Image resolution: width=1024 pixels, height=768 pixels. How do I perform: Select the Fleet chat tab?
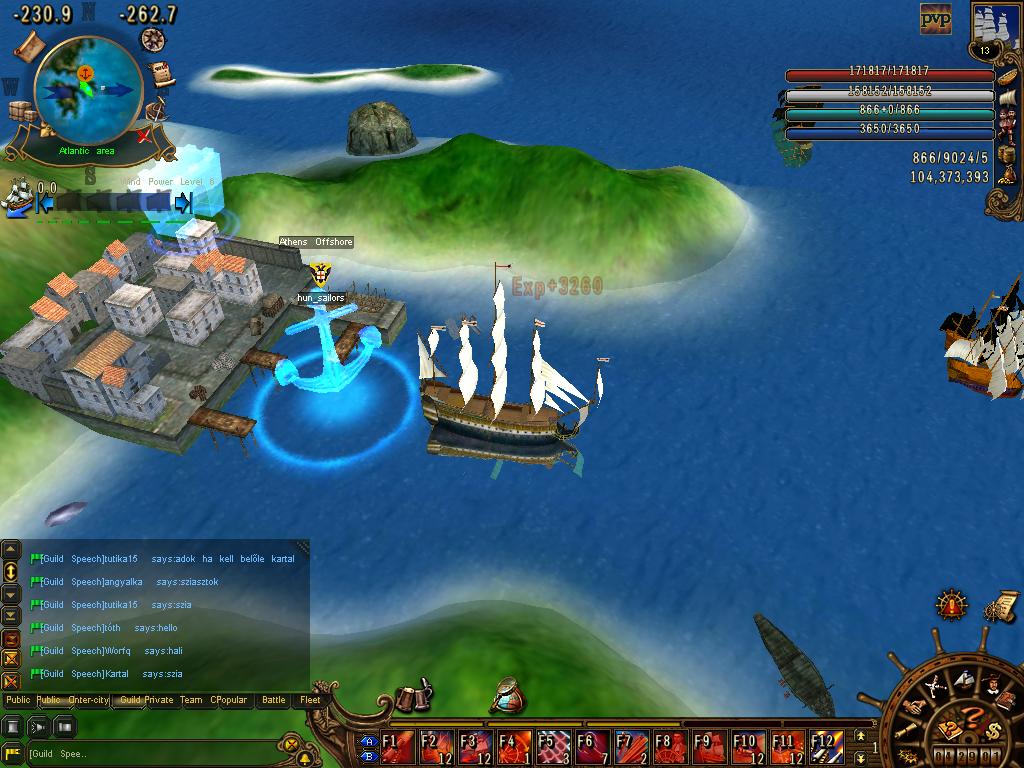[311, 700]
